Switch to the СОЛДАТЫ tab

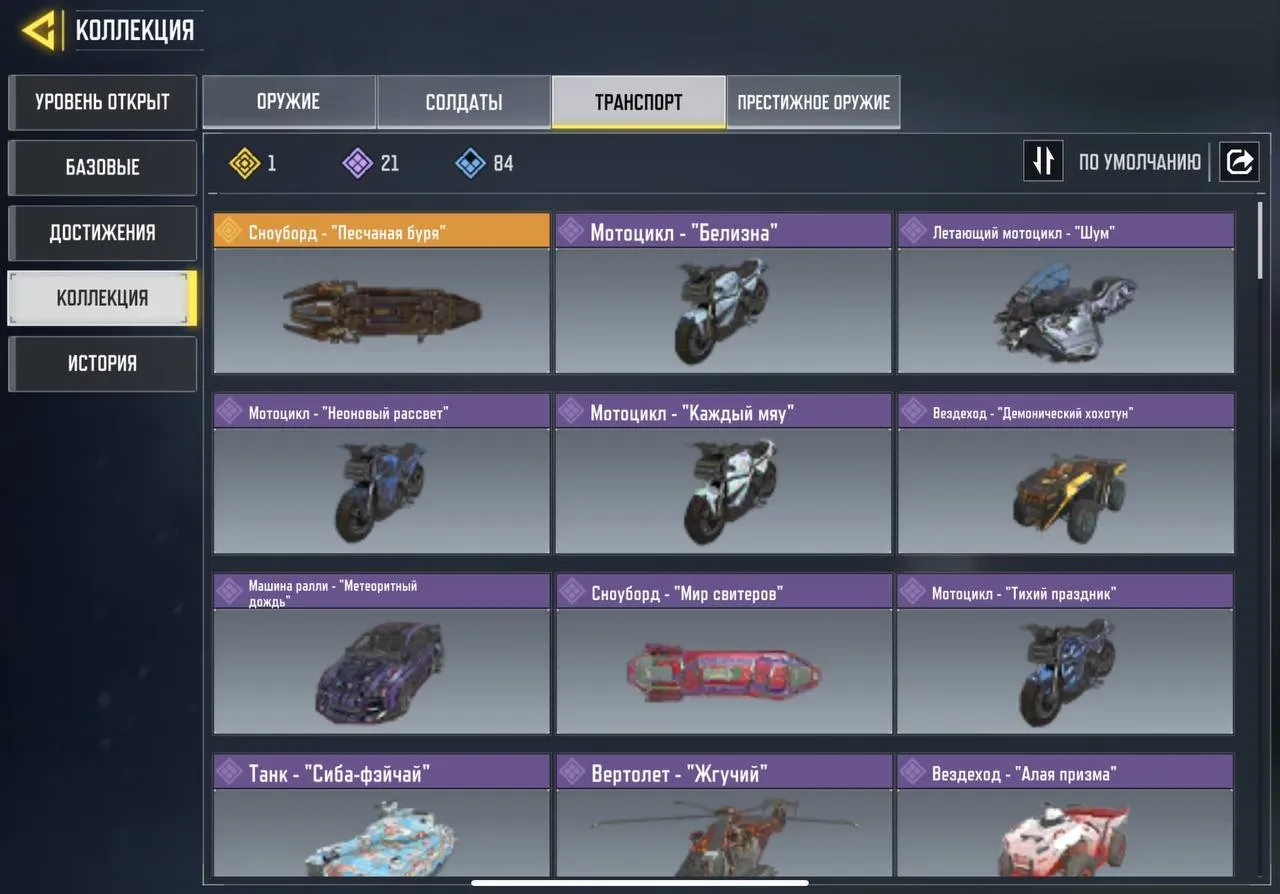coord(463,101)
